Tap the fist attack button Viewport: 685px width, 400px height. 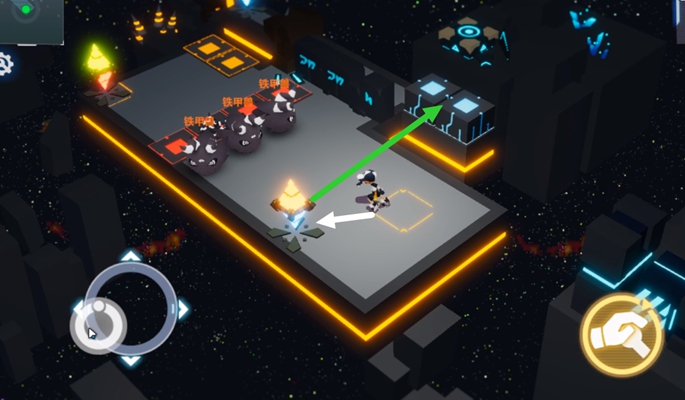[621, 334]
